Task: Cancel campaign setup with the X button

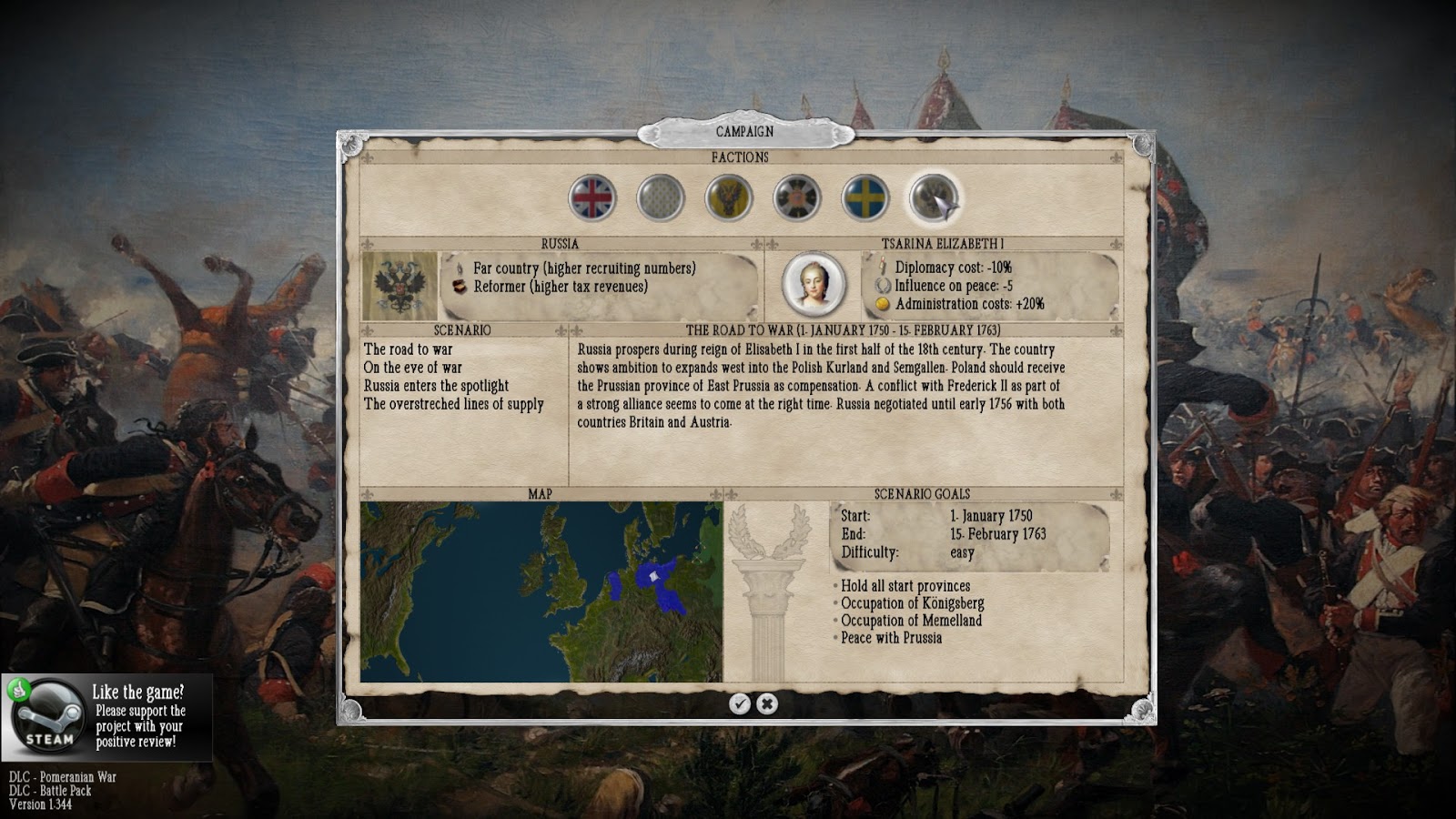Action: click(767, 703)
